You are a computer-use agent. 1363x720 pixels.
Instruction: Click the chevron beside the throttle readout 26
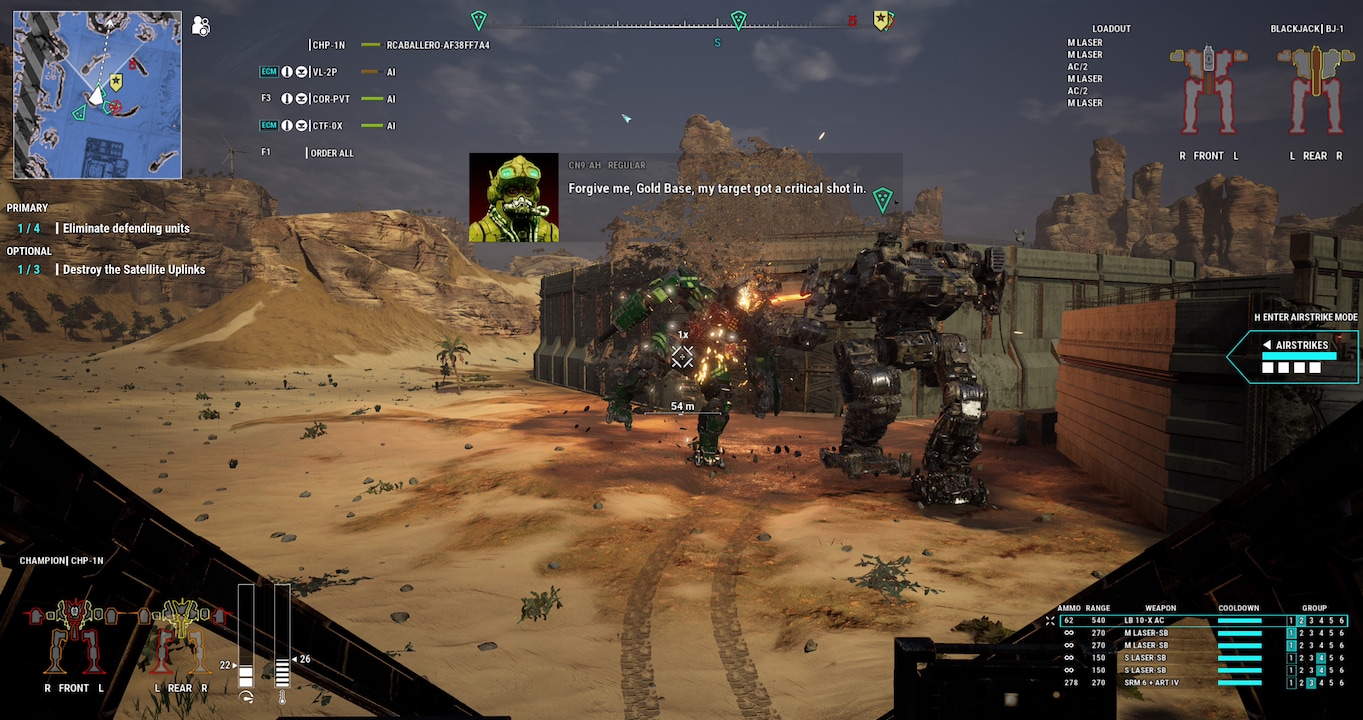coord(296,659)
